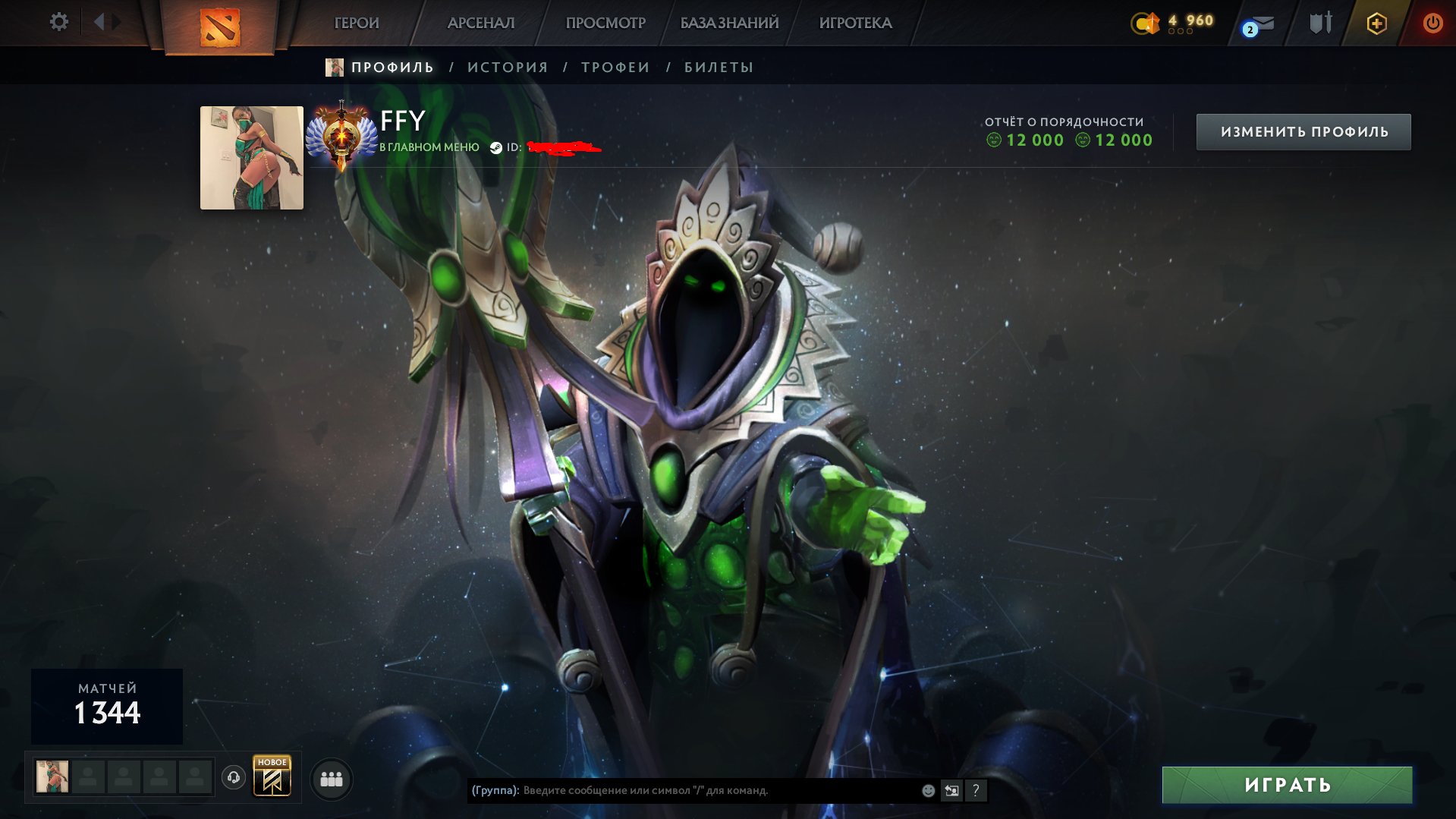Click the chat help question mark button
This screenshot has height=819, width=1456.
976,790
